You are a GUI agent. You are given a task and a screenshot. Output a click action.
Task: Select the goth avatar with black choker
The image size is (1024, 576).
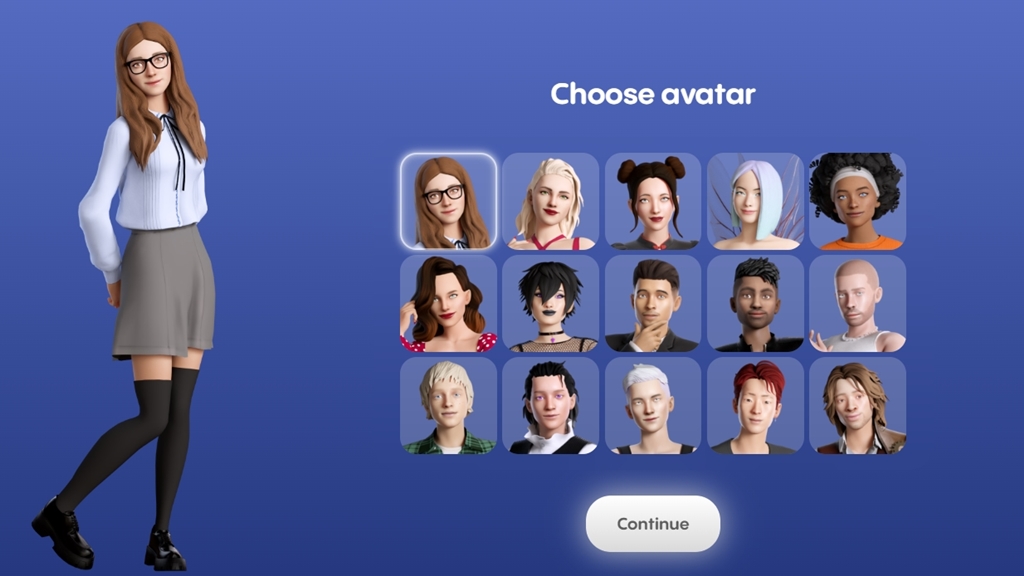[550, 304]
